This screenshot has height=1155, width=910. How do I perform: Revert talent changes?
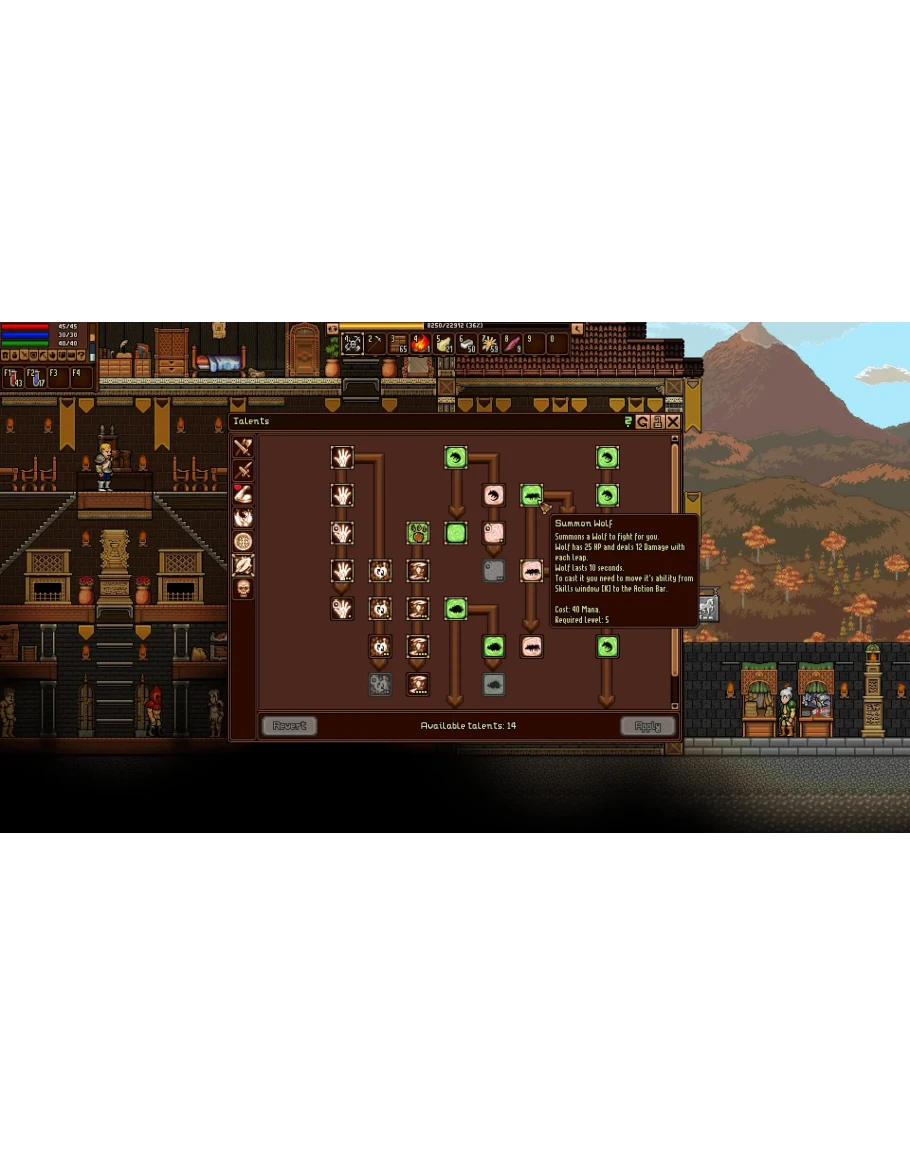point(289,726)
